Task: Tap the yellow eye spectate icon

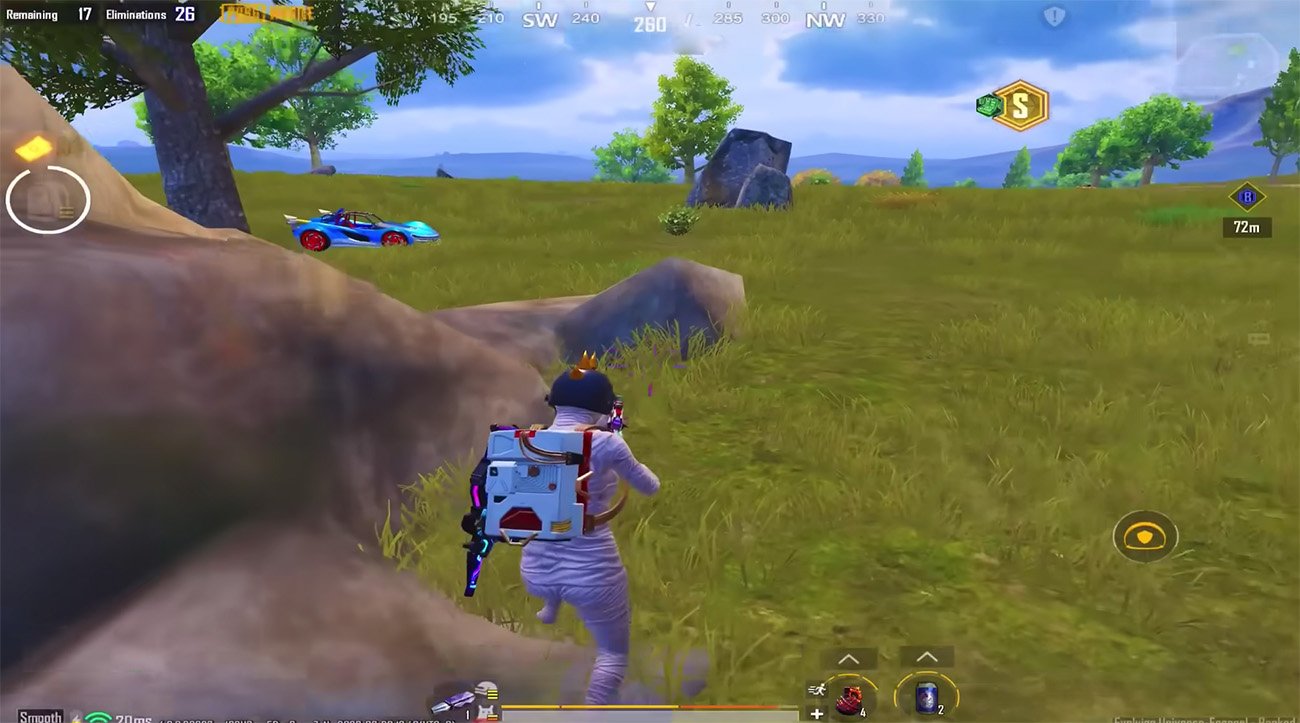Action: coord(1146,537)
